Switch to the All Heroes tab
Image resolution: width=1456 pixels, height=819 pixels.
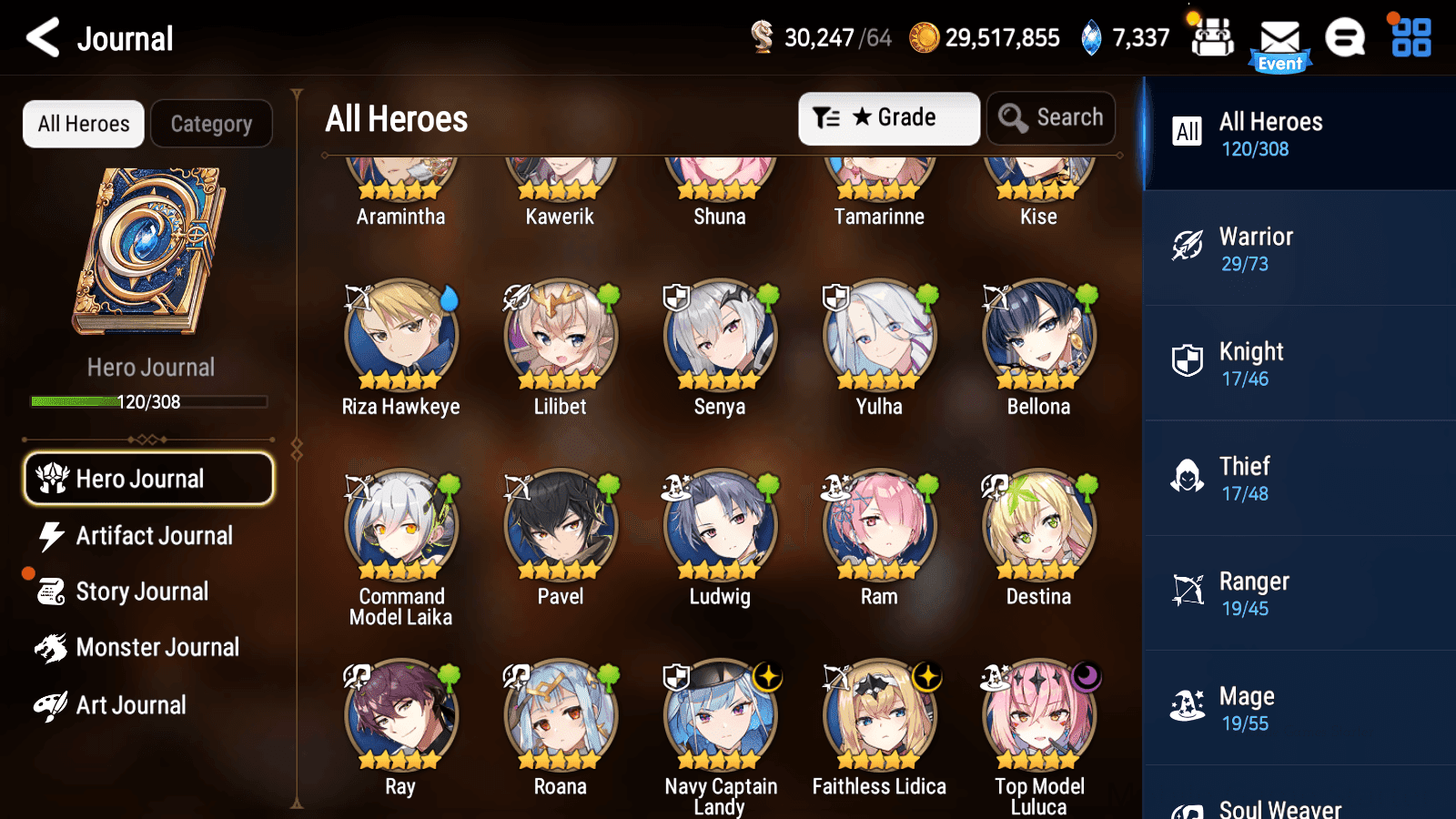(83, 124)
